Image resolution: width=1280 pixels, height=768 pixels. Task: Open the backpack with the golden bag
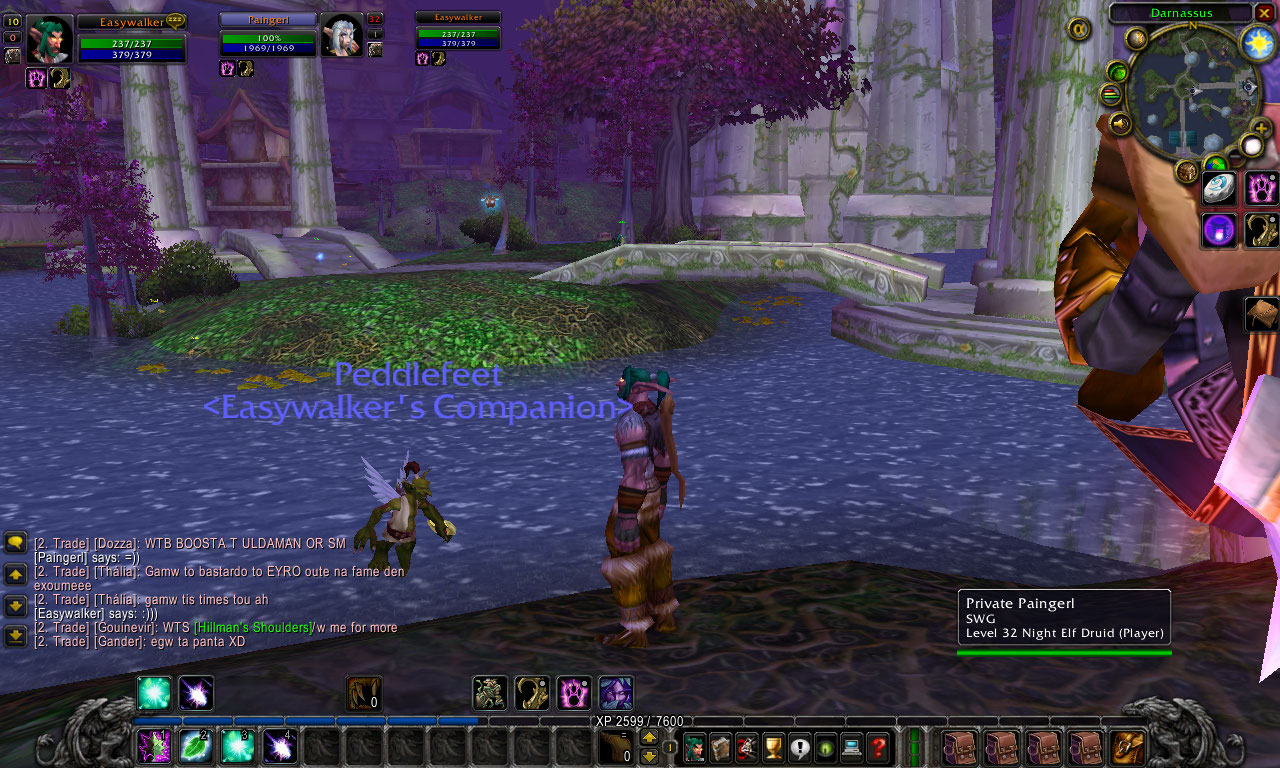(1128, 746)
